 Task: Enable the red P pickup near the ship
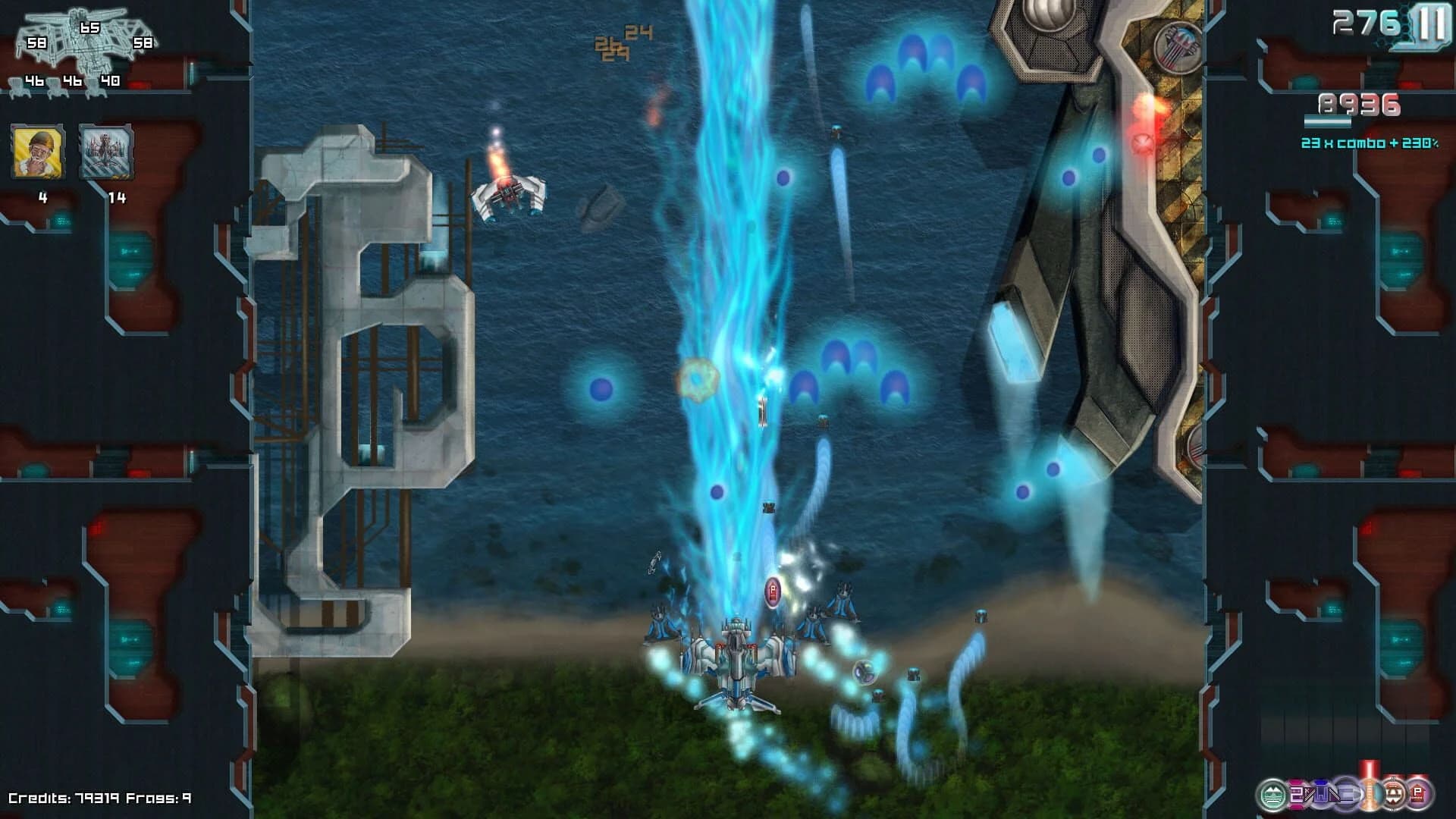tap(772, 591)
